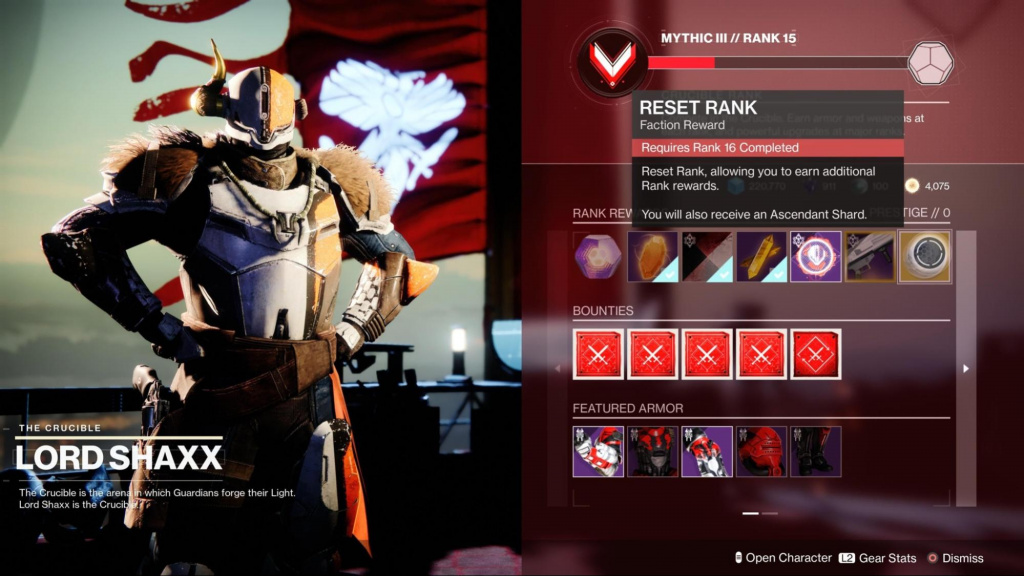Inspect the auto rifle weapon reward

[x=870, y=257]
